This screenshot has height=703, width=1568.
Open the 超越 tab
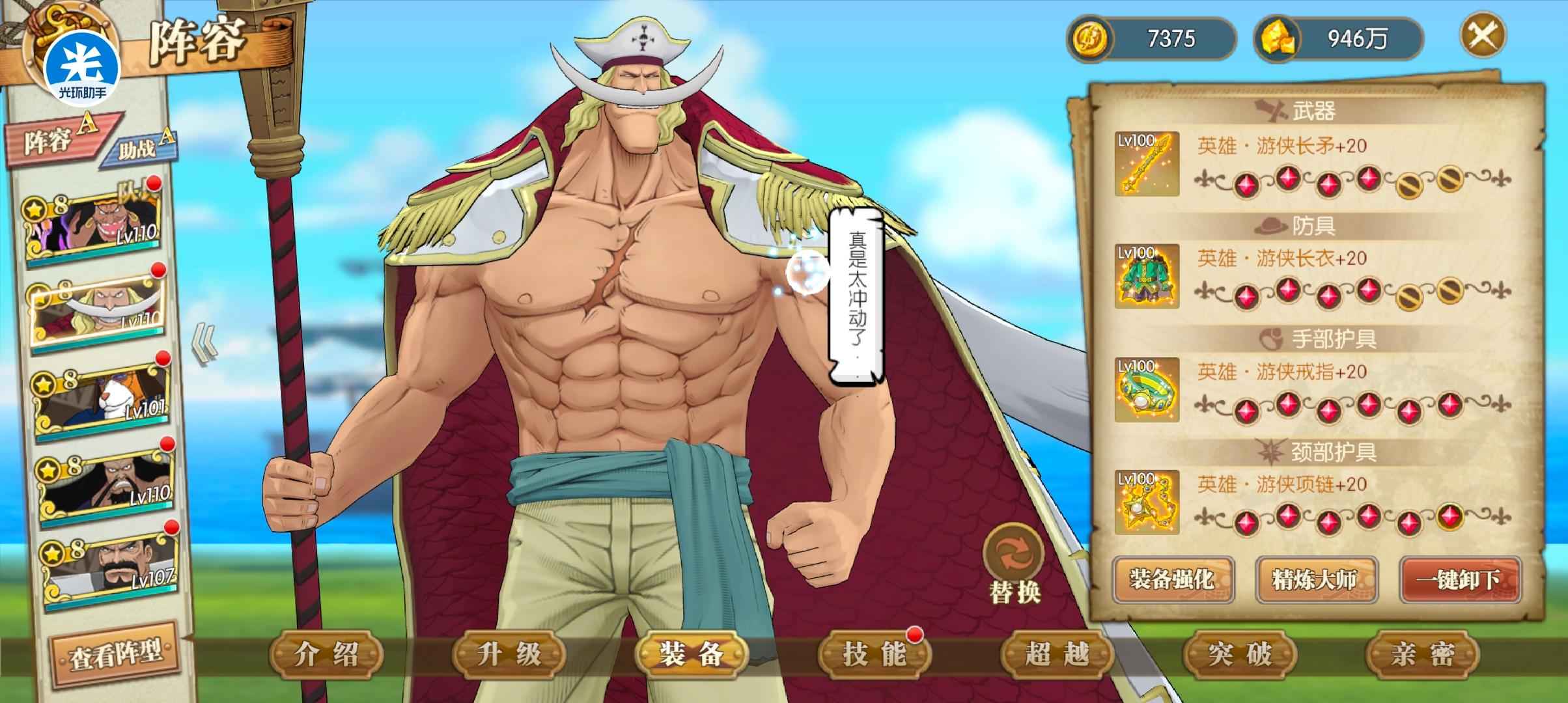1056,654
